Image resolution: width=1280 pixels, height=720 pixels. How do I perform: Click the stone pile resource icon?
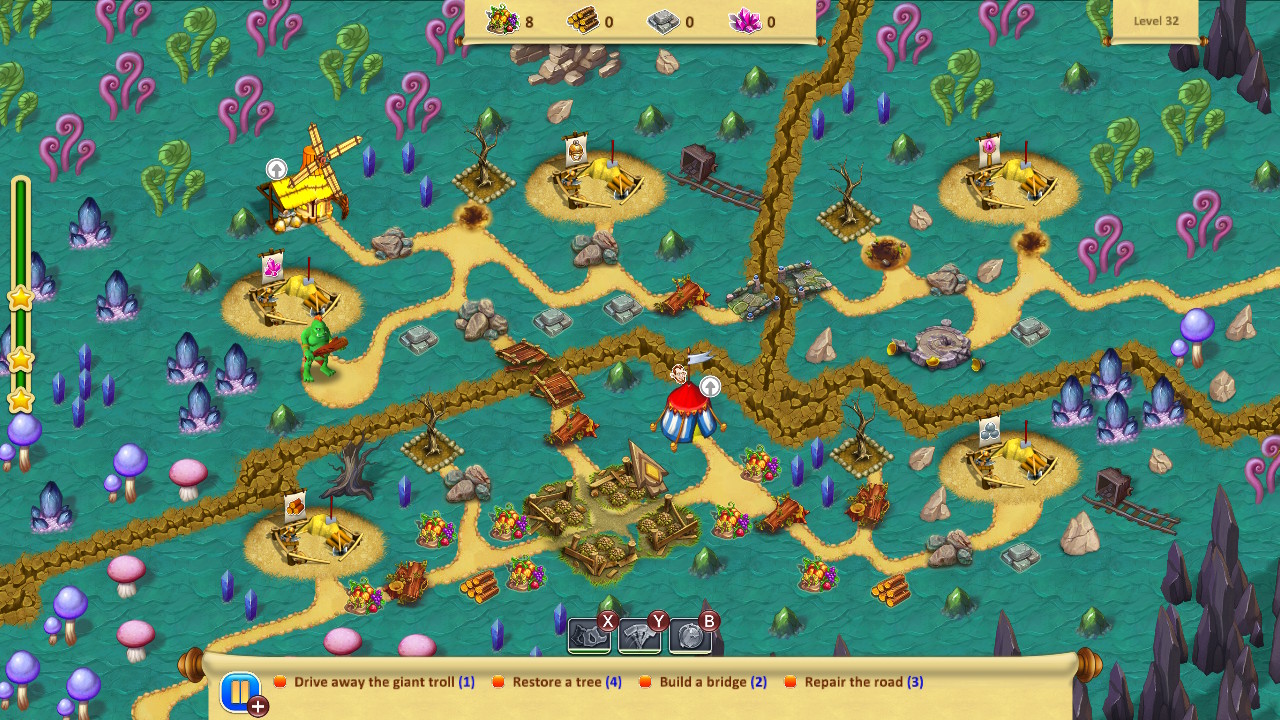click(662, 19)
